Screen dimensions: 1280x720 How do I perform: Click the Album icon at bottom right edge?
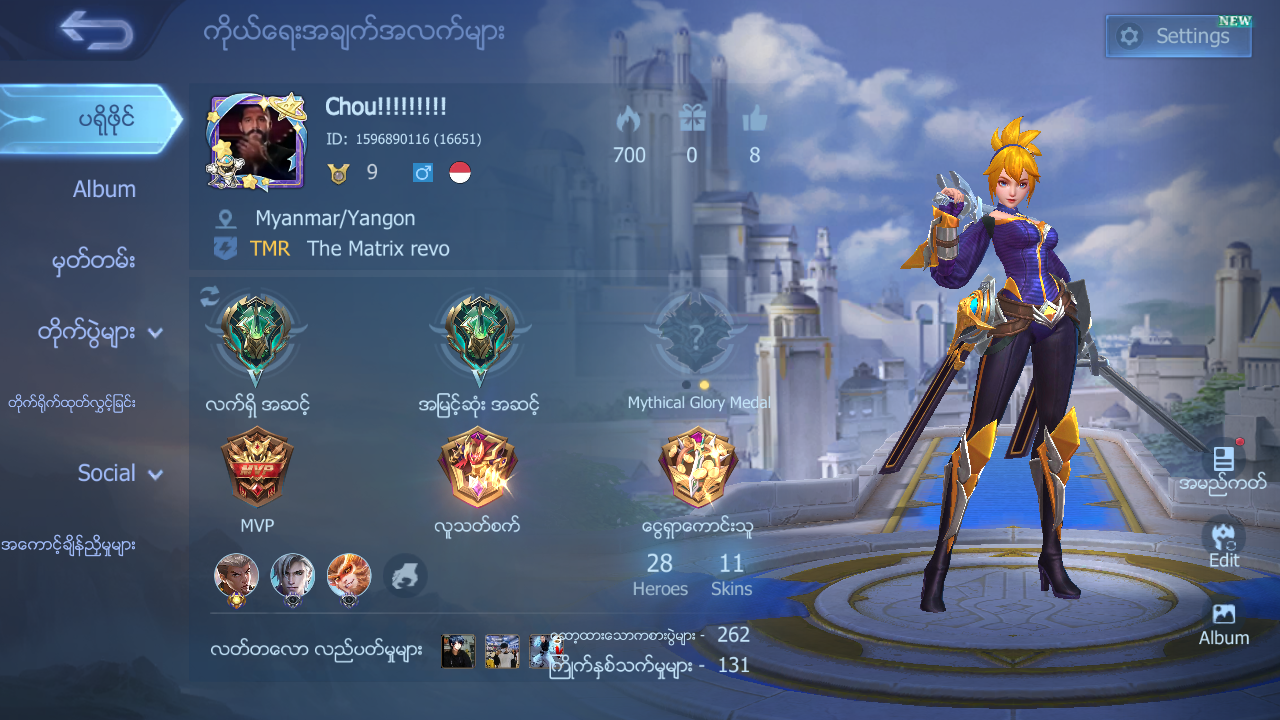1224,620
